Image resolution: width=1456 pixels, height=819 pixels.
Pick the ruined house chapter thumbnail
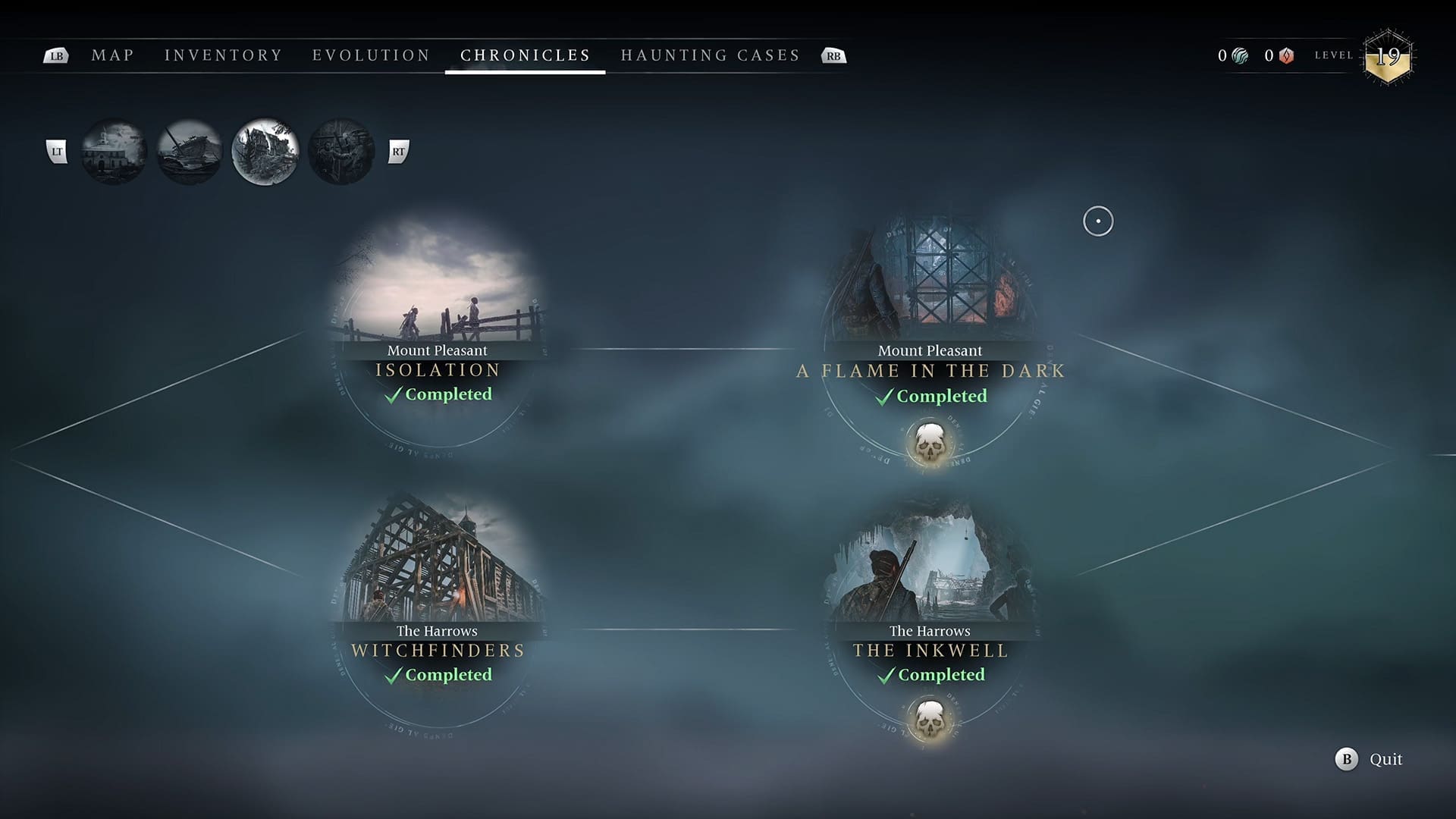(x=265, y=152)
